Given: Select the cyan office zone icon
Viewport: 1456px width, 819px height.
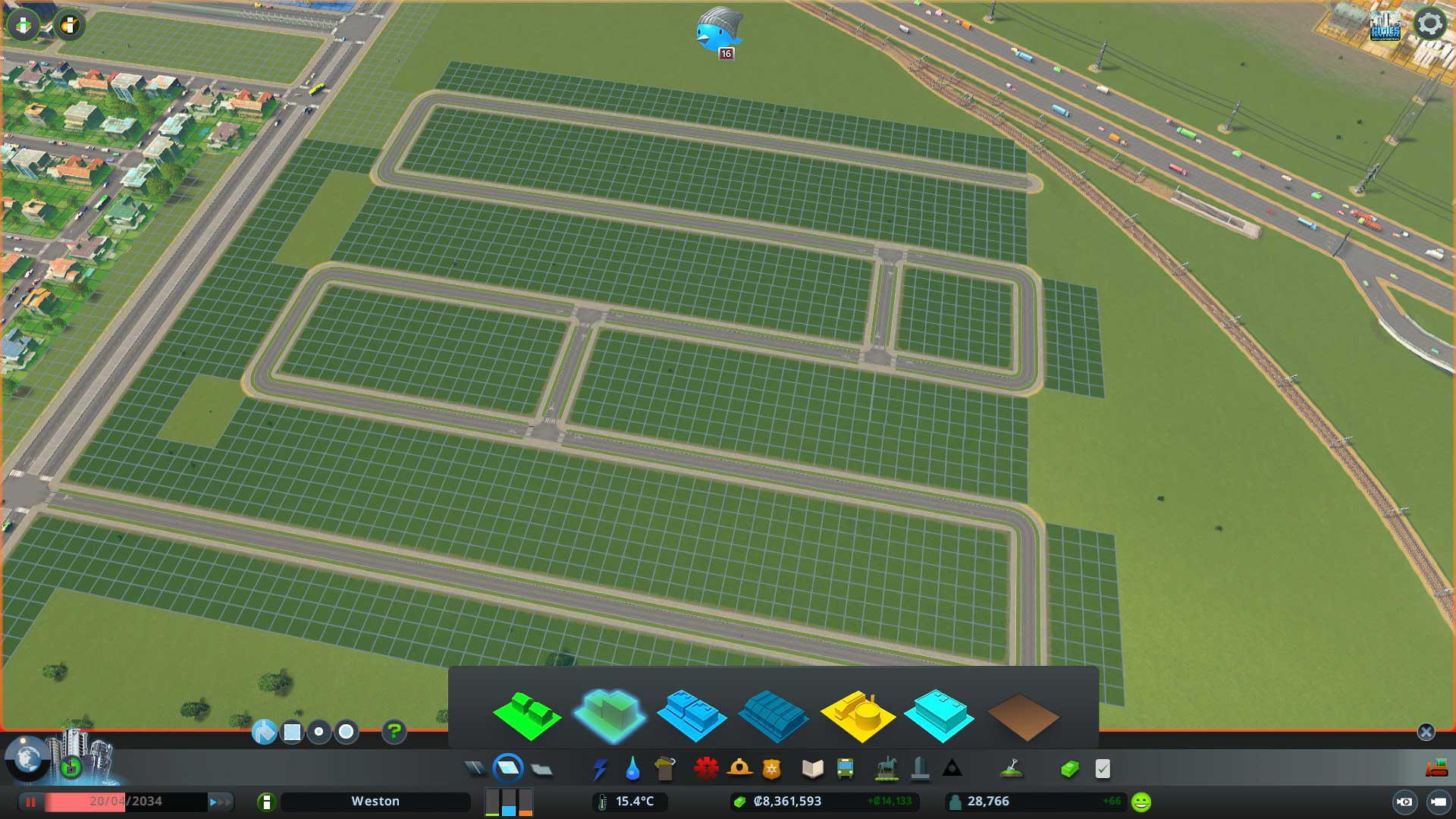Looking at the screenshot, I should [940, 713].
